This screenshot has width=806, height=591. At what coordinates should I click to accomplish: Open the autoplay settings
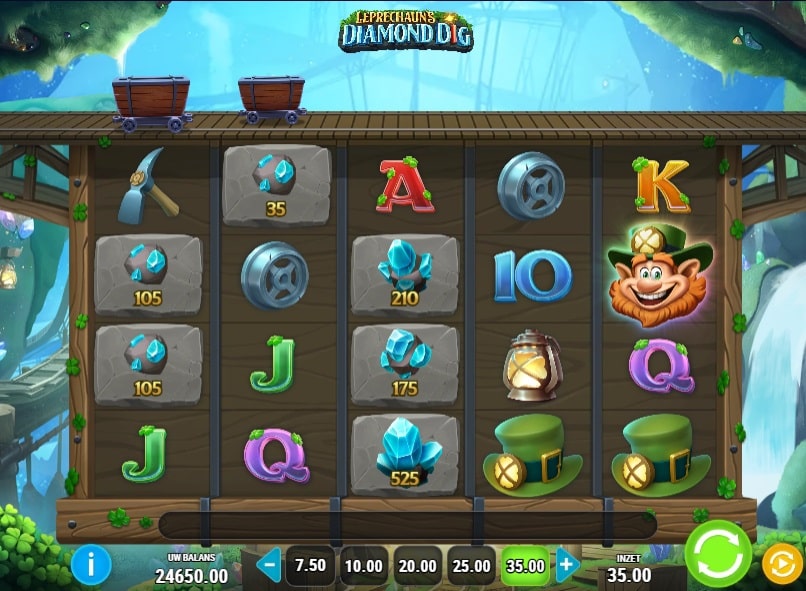click(x=781, y=565)
